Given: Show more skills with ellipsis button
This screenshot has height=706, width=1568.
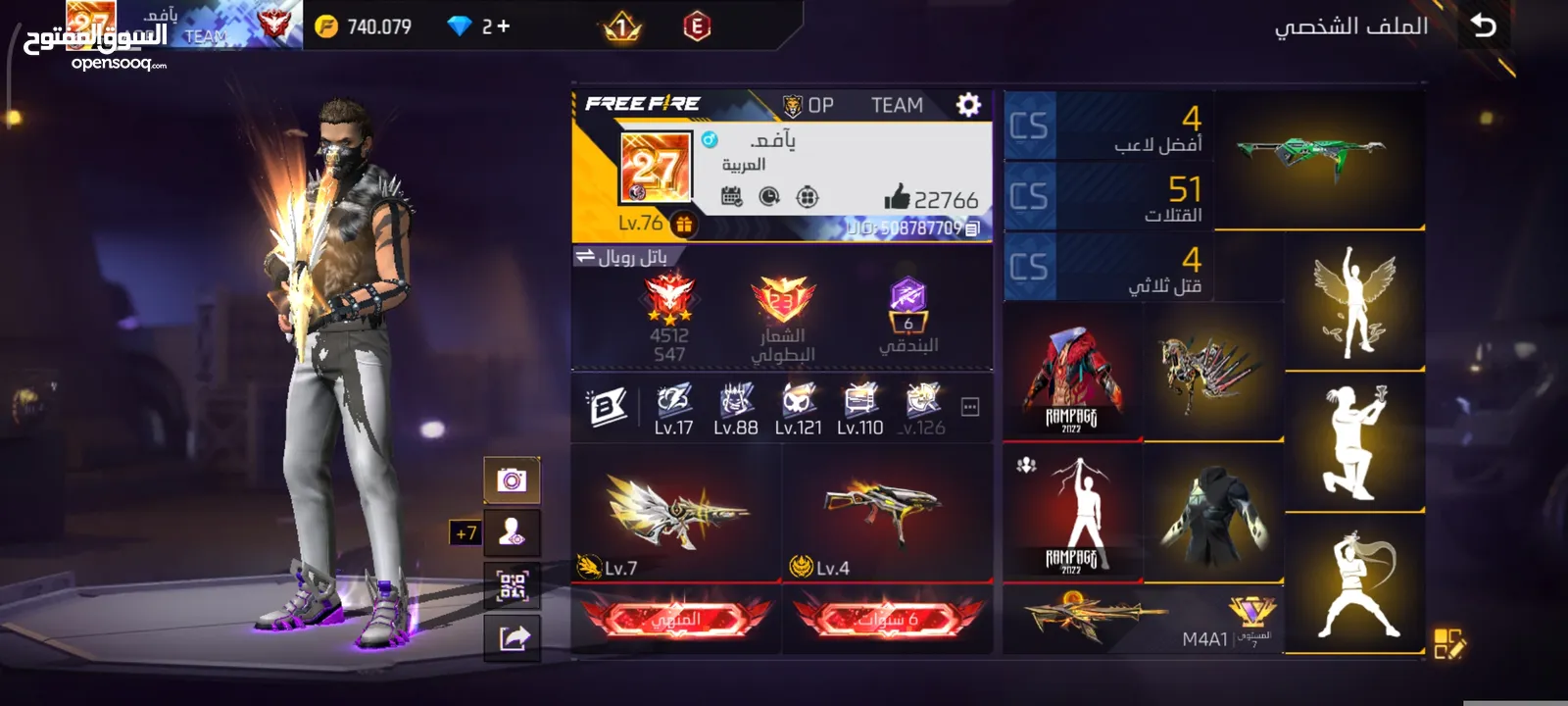Looking at the screenshot, I should (x=970, y=407).
